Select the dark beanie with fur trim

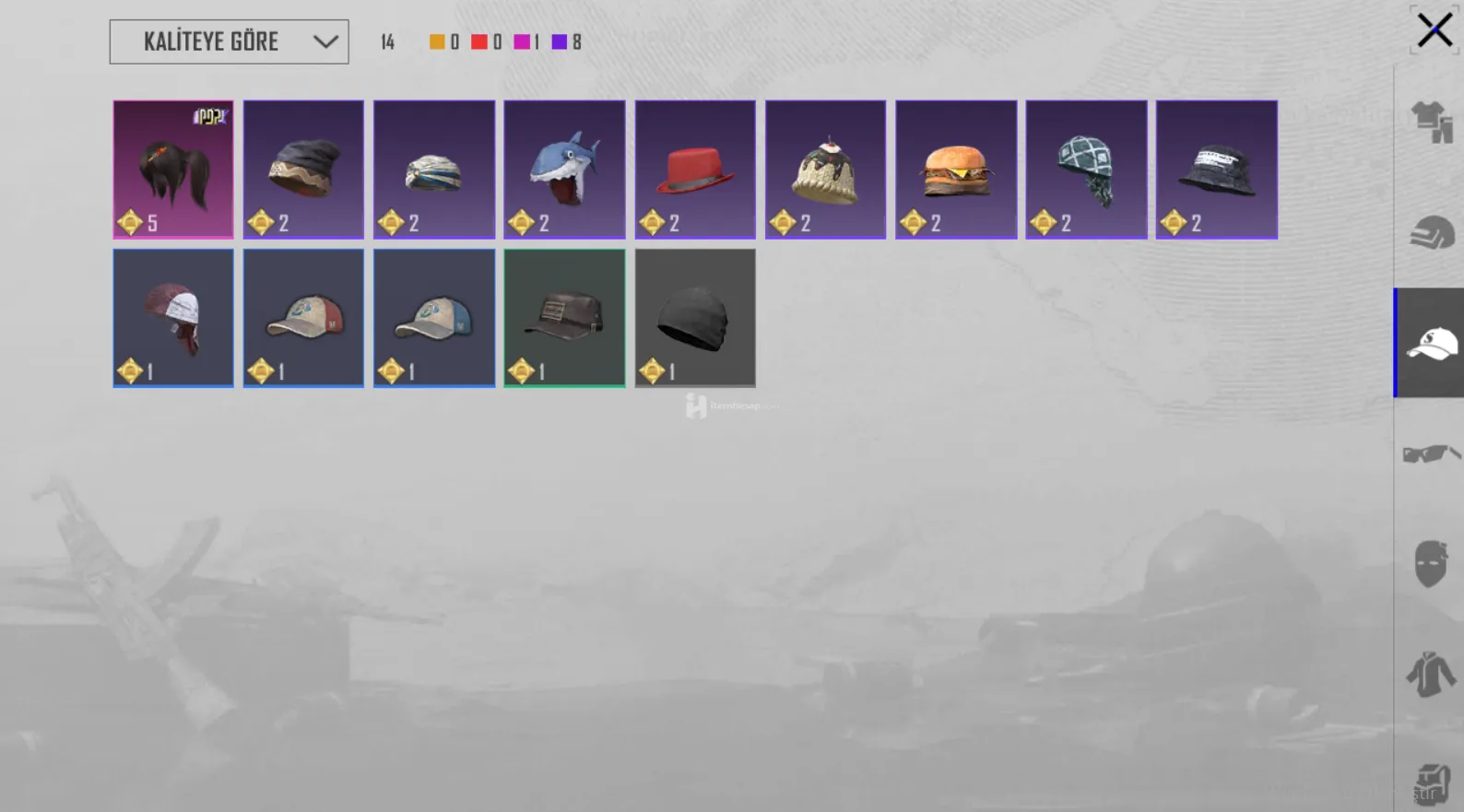tap(303, 170)
